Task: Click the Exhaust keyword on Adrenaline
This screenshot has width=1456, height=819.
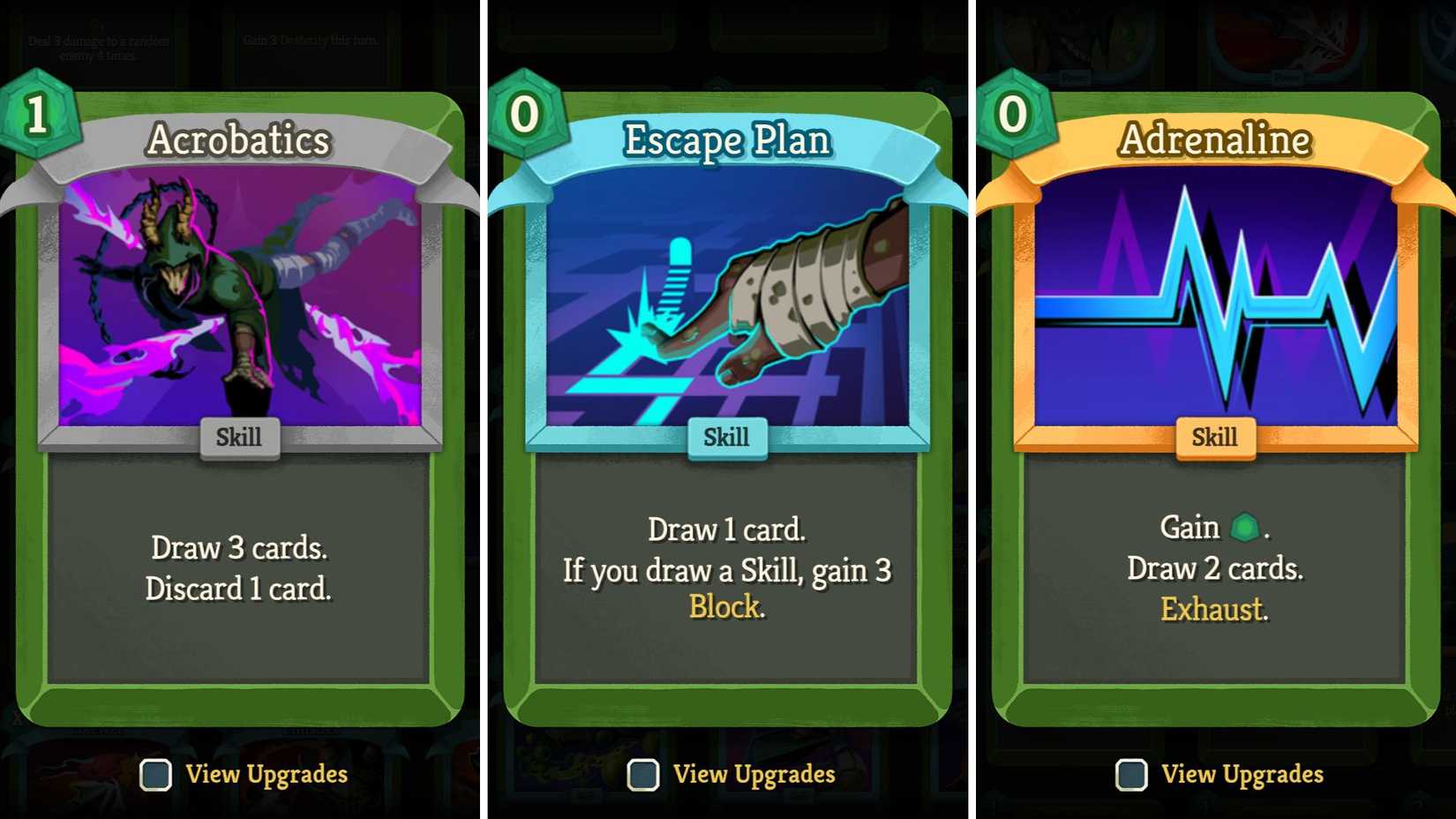Action: (x=1213, y=609)
